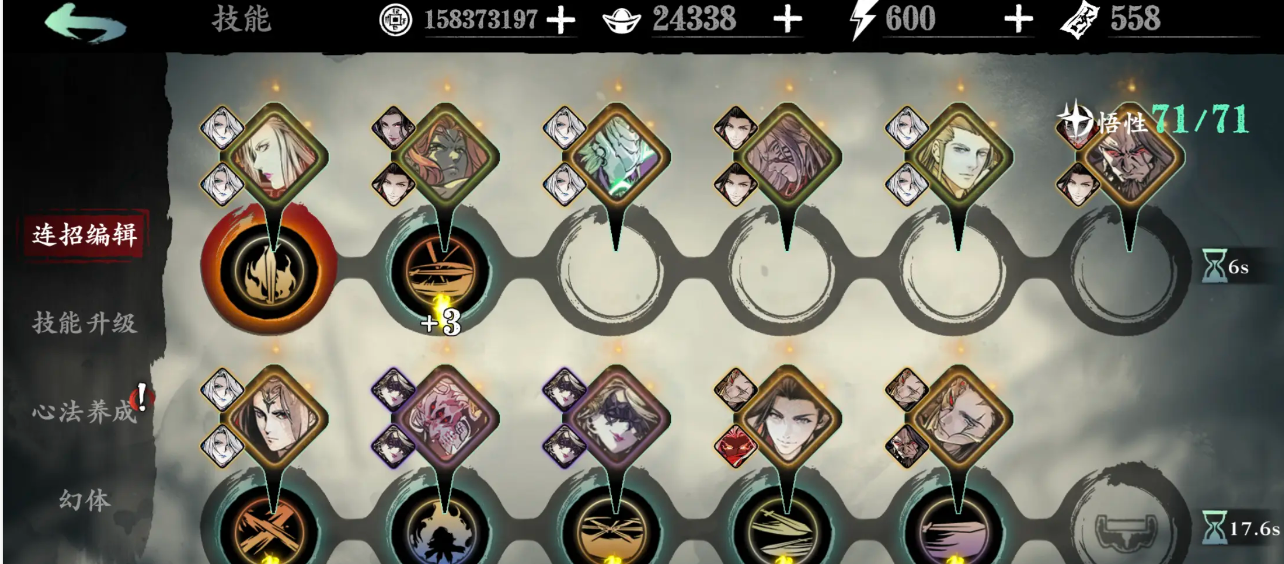Image resolution: width=1284 pixels, height=564 pixels.
Task: Add silver ingots with the plus button
Action: click(788, 20)
